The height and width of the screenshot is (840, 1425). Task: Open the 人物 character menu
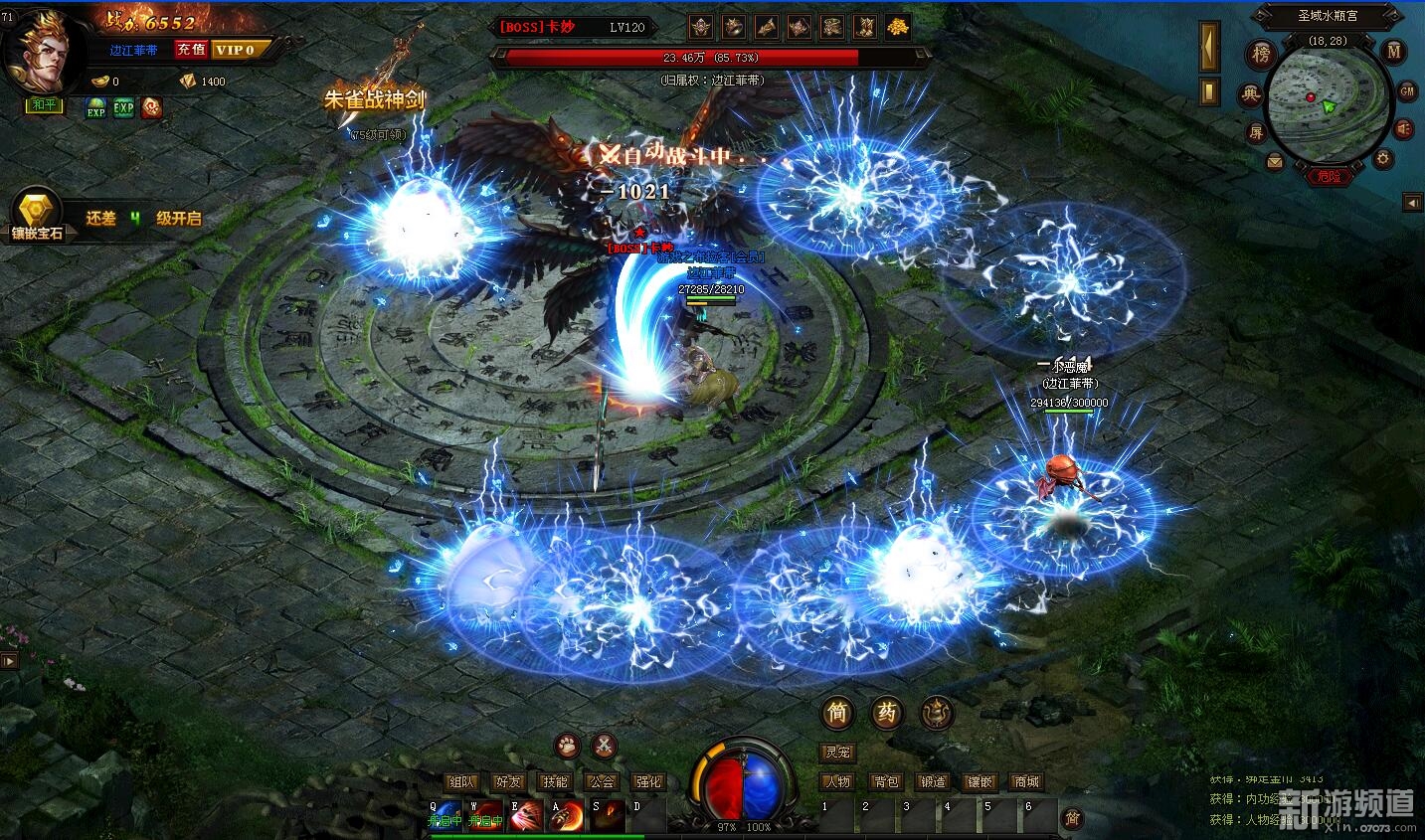pos(837,782)
